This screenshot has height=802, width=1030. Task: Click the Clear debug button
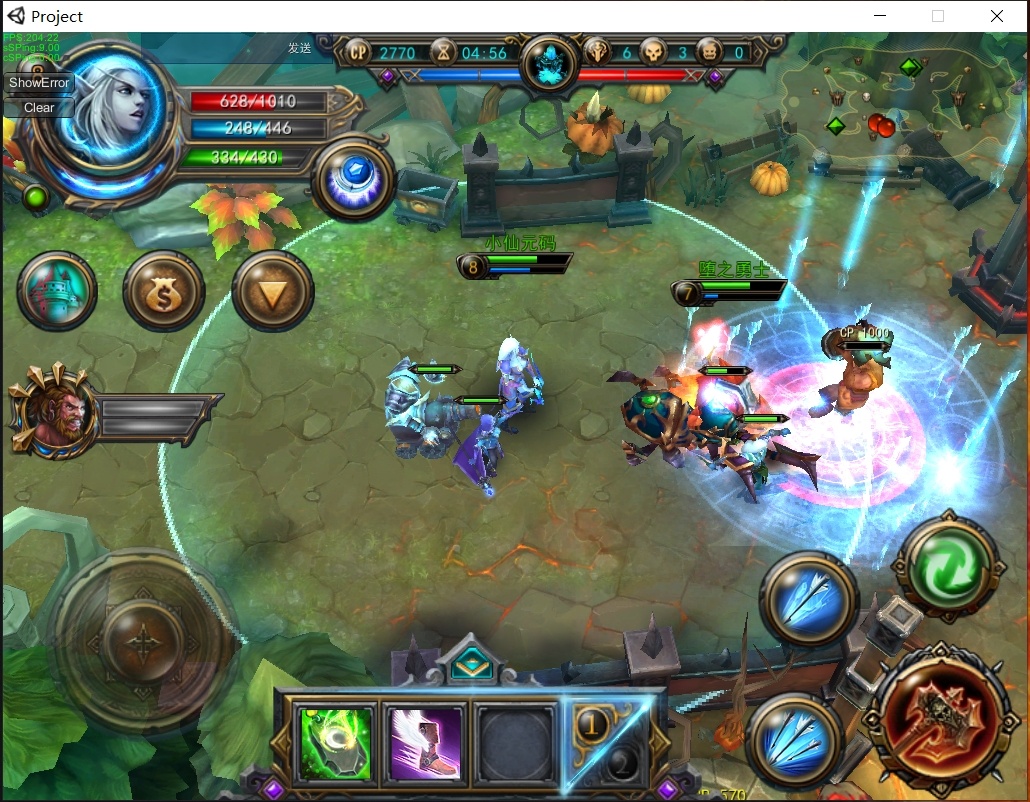pyautogui.click(x=40, y=107)
